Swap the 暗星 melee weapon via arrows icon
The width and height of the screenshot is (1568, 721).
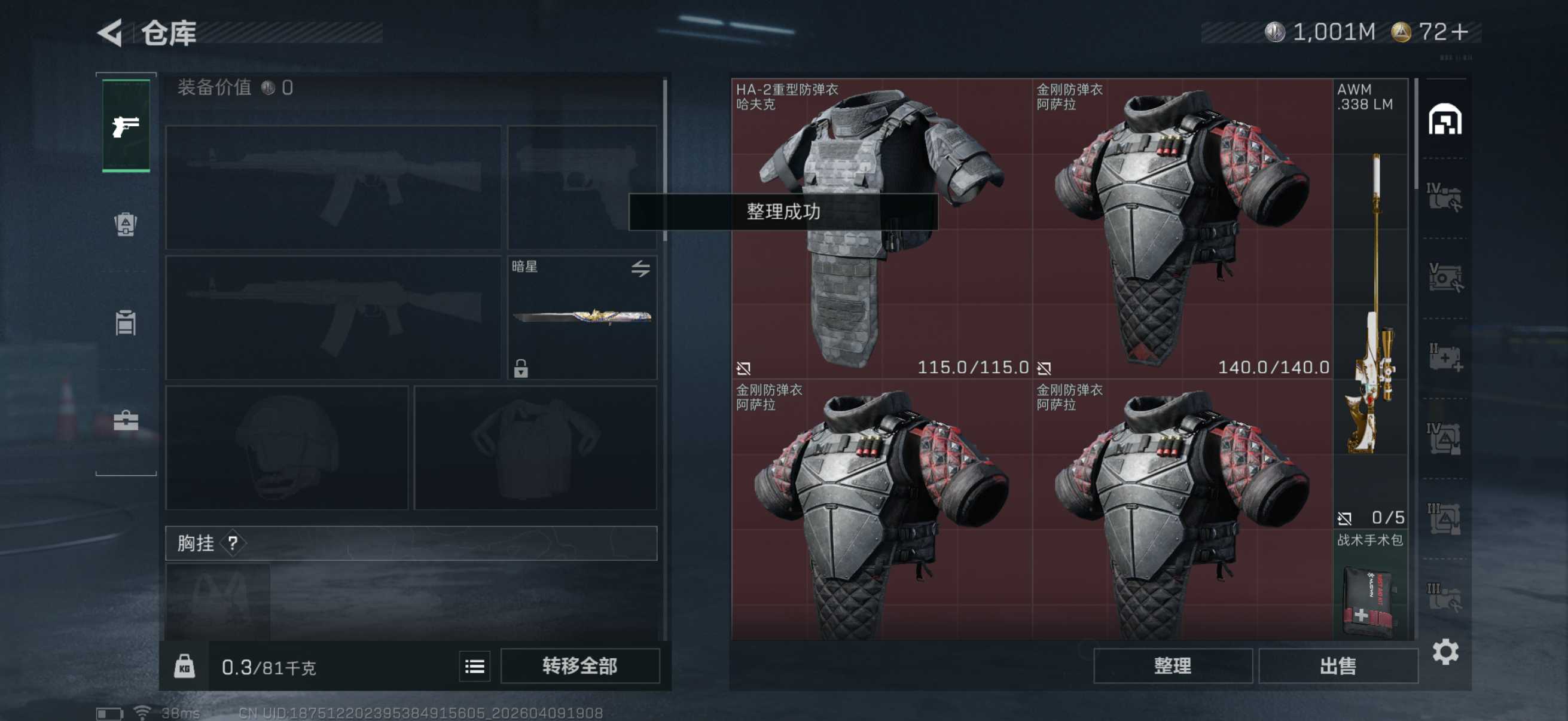pyautogui.click(x=640, y=268)
